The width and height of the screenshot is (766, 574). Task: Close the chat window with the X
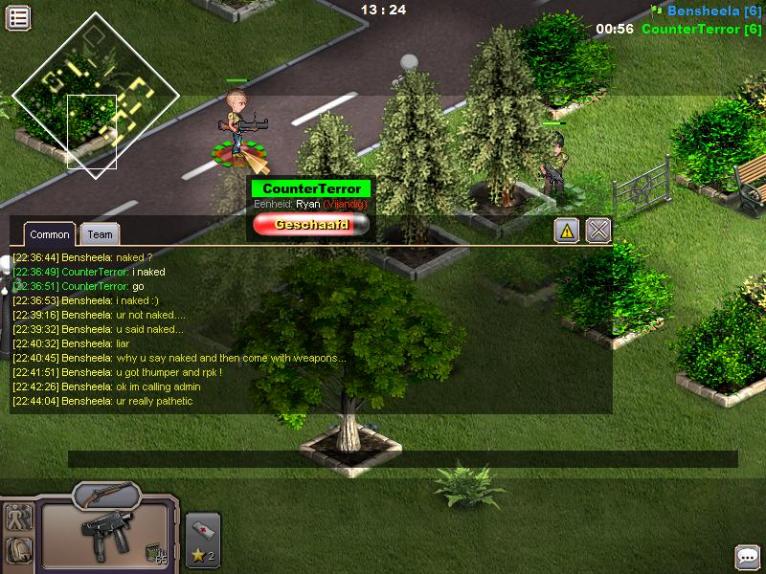pyautogui.click(x=598, y=231)
